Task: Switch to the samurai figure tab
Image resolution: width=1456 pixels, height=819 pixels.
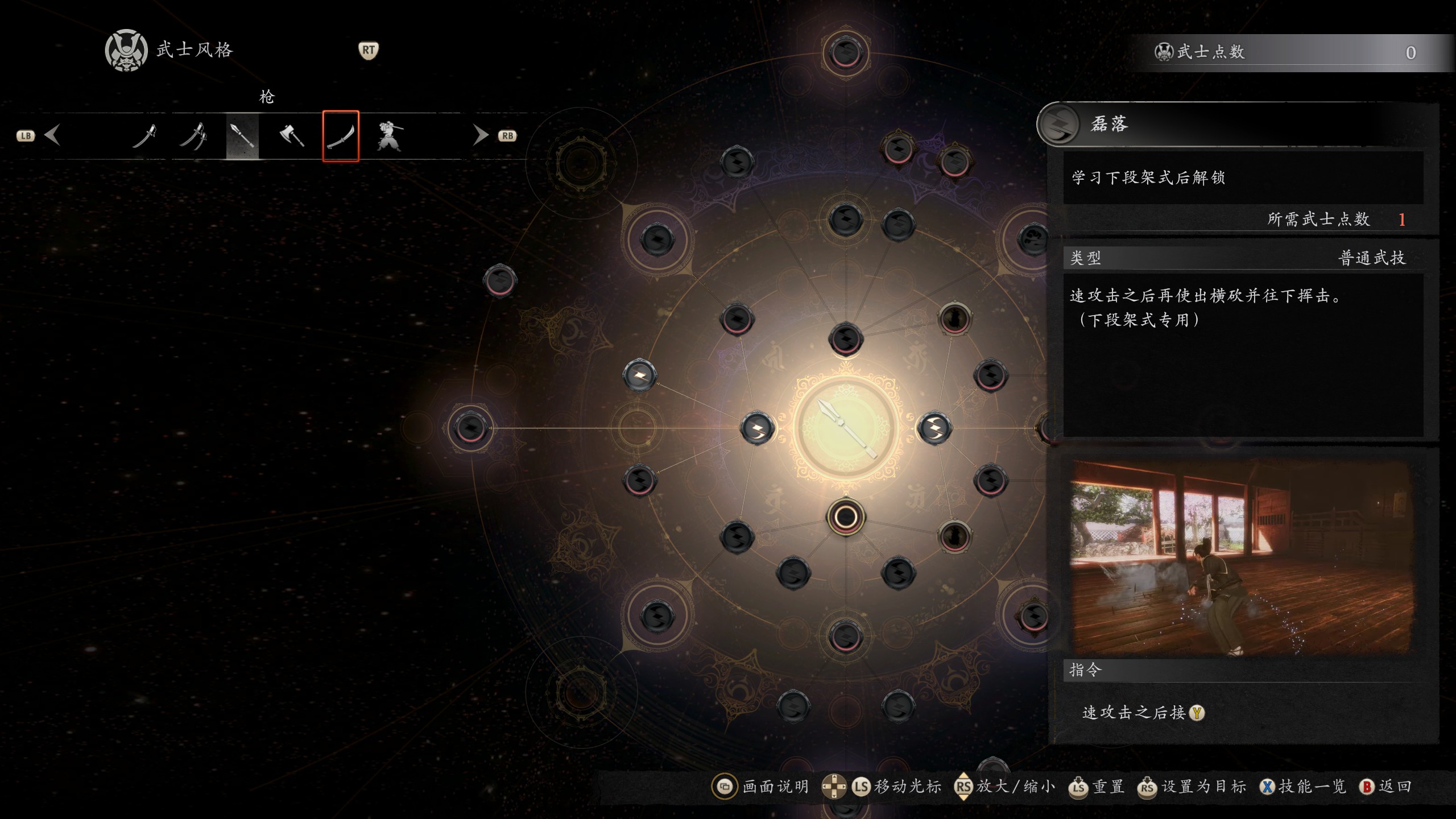Action: coord(389,136)
